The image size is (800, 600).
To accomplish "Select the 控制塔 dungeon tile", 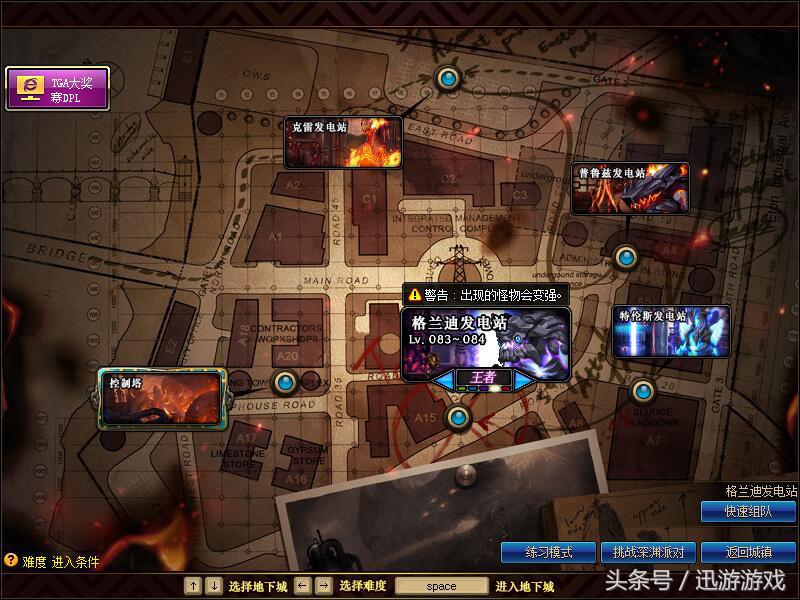I will click(x=159, y=398).
